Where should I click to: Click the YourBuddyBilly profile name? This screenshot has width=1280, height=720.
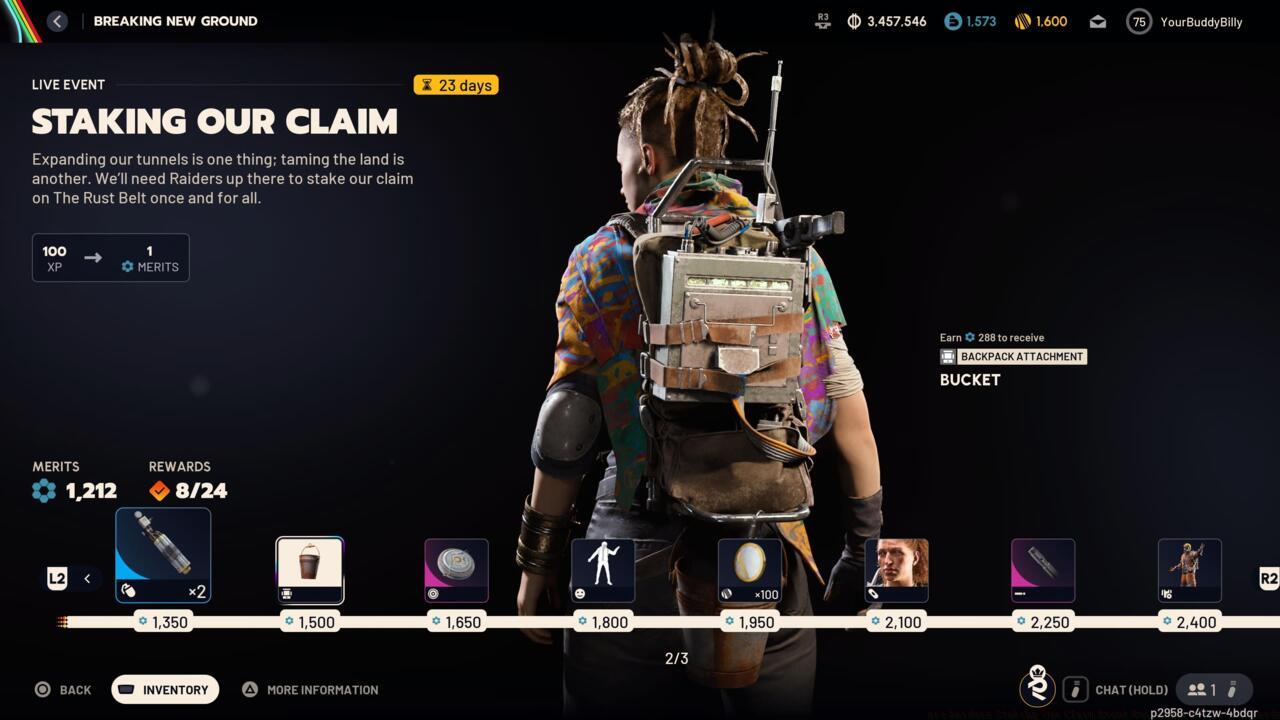coord(1202,21)
